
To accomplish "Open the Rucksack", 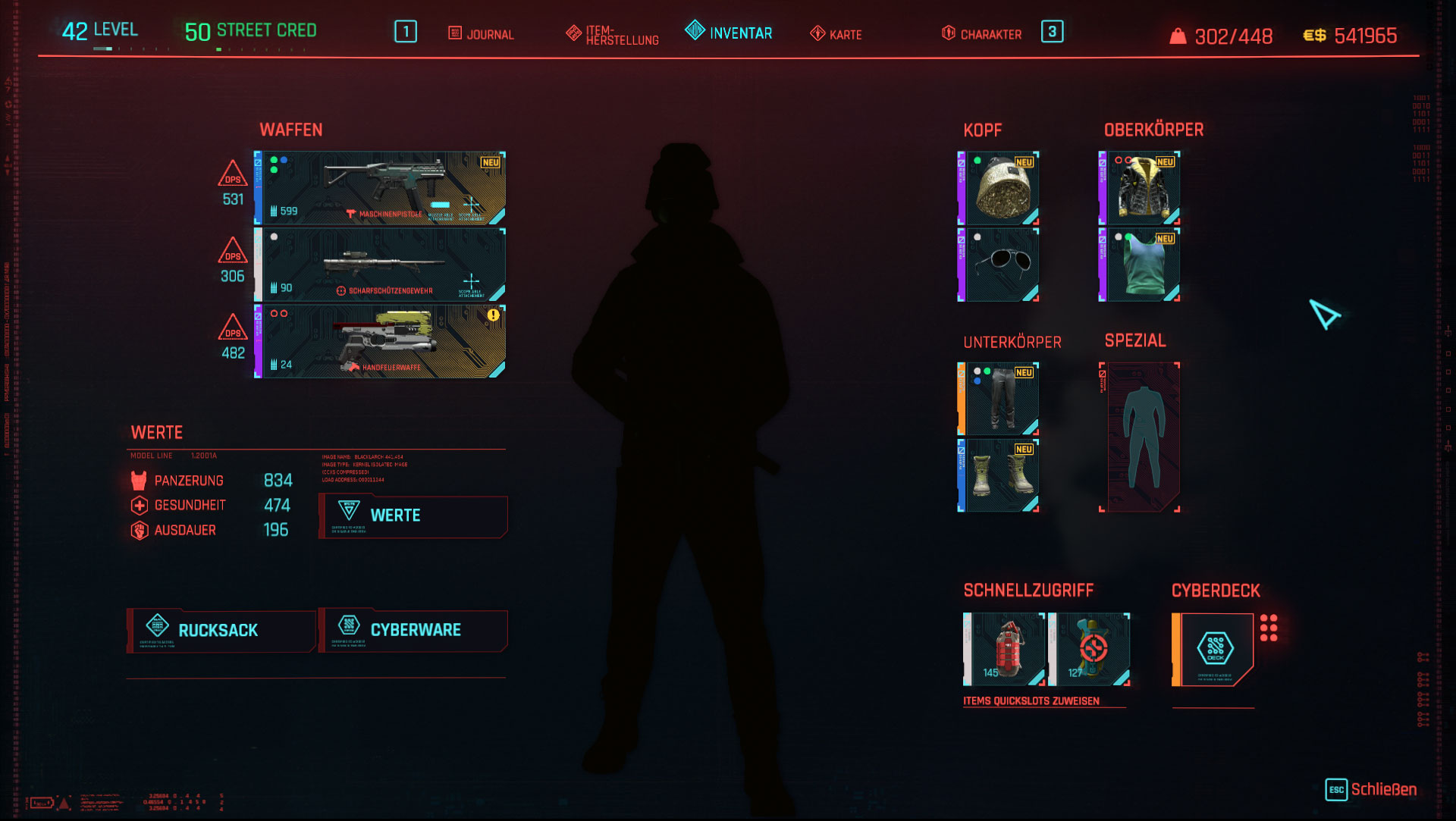I will (x=219, y=630).
